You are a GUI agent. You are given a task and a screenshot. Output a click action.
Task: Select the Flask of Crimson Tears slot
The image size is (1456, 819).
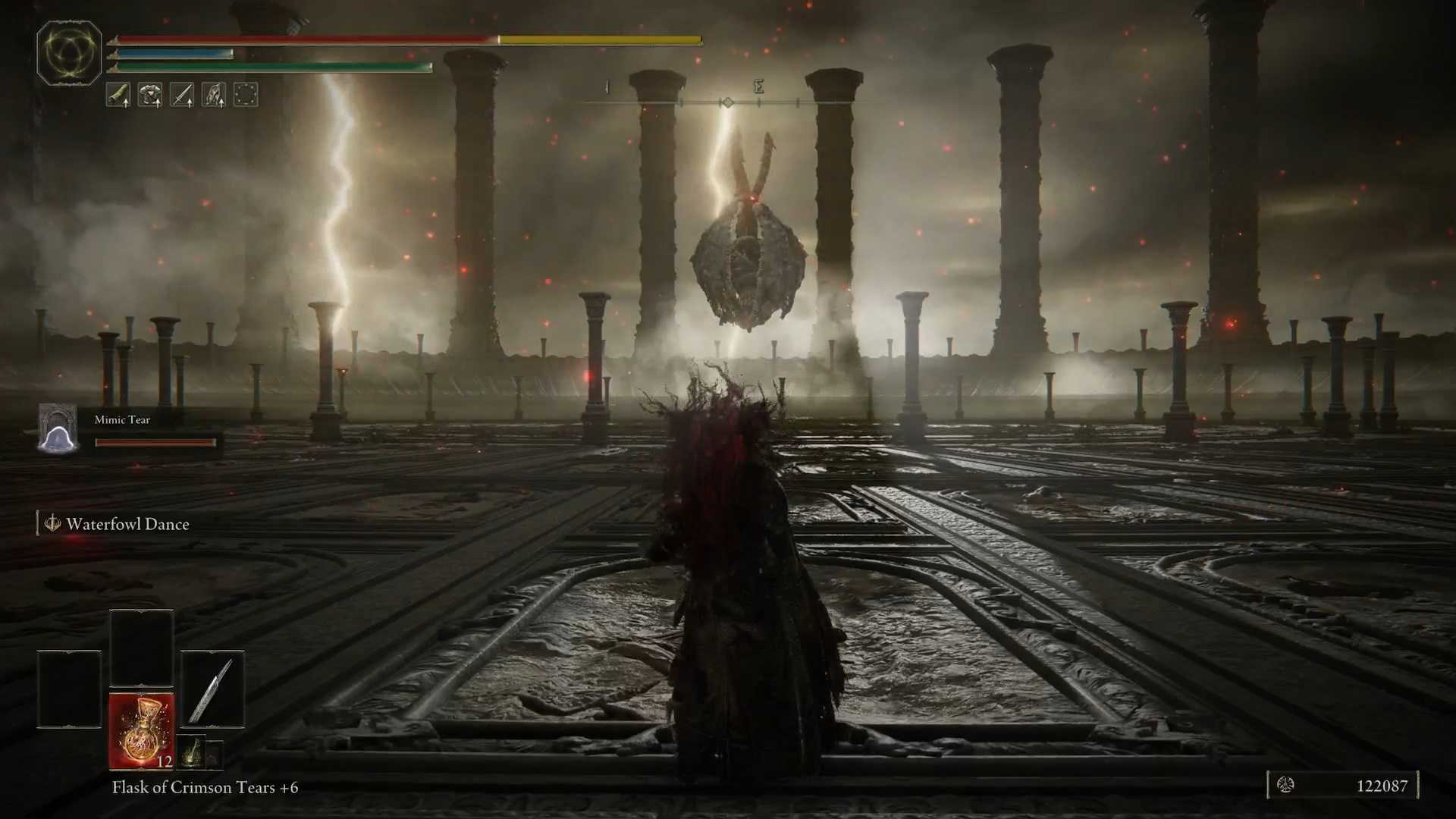pyautogui.click(x=142, y=730)
